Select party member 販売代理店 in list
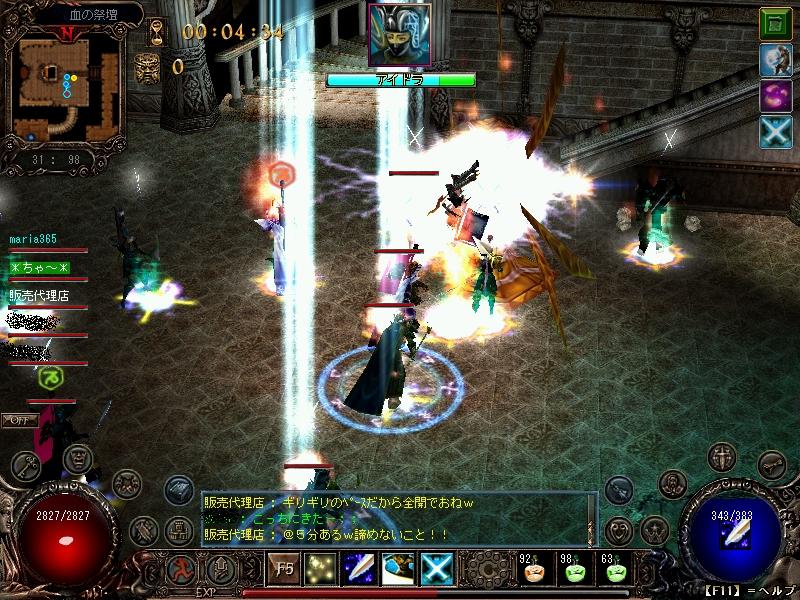Image resolution: width=800 pixels, height=600 pixels. [39, 296]
